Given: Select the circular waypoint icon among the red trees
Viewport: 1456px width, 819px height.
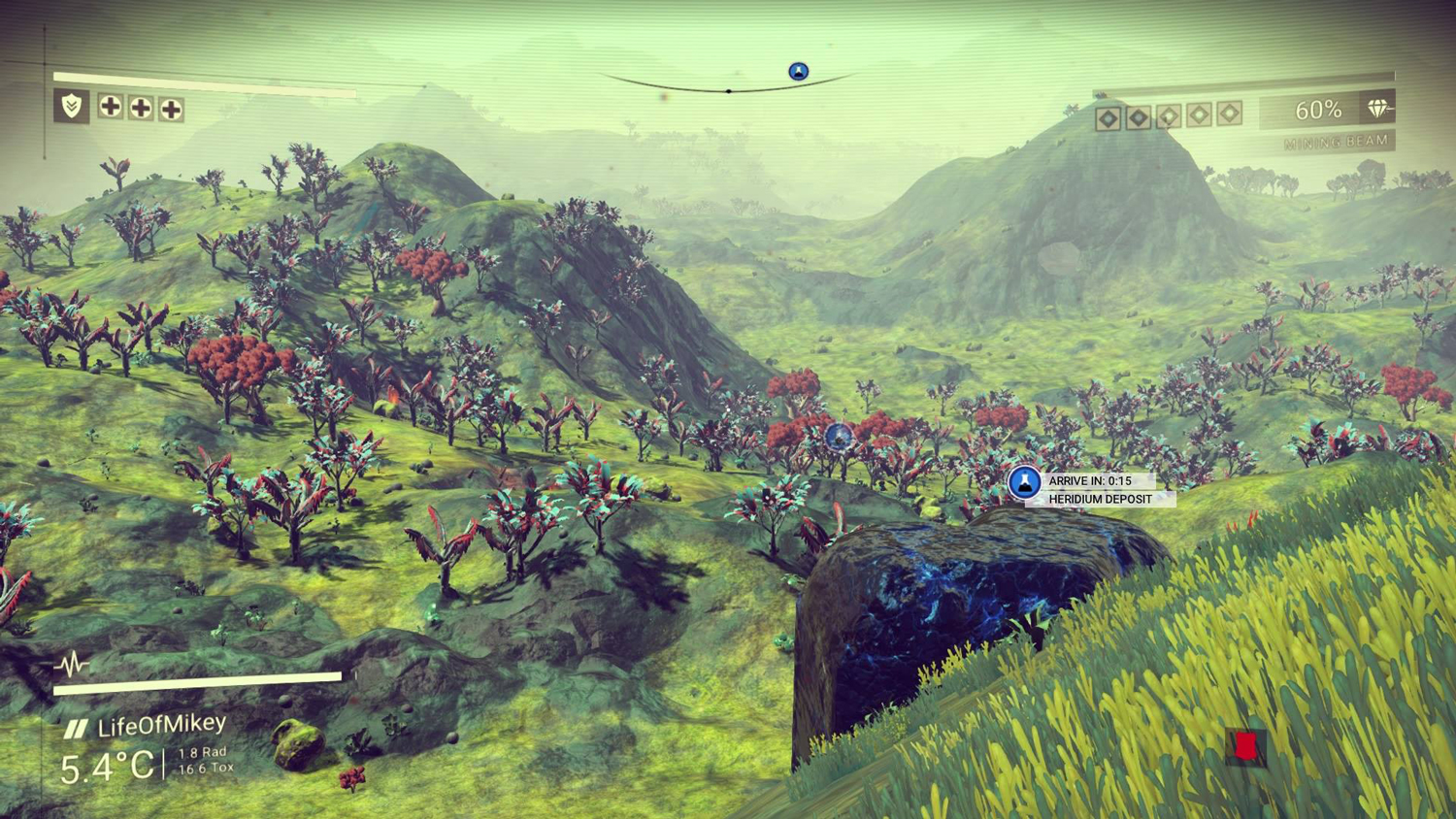Looking at the screenshot, I should (839, 436).
